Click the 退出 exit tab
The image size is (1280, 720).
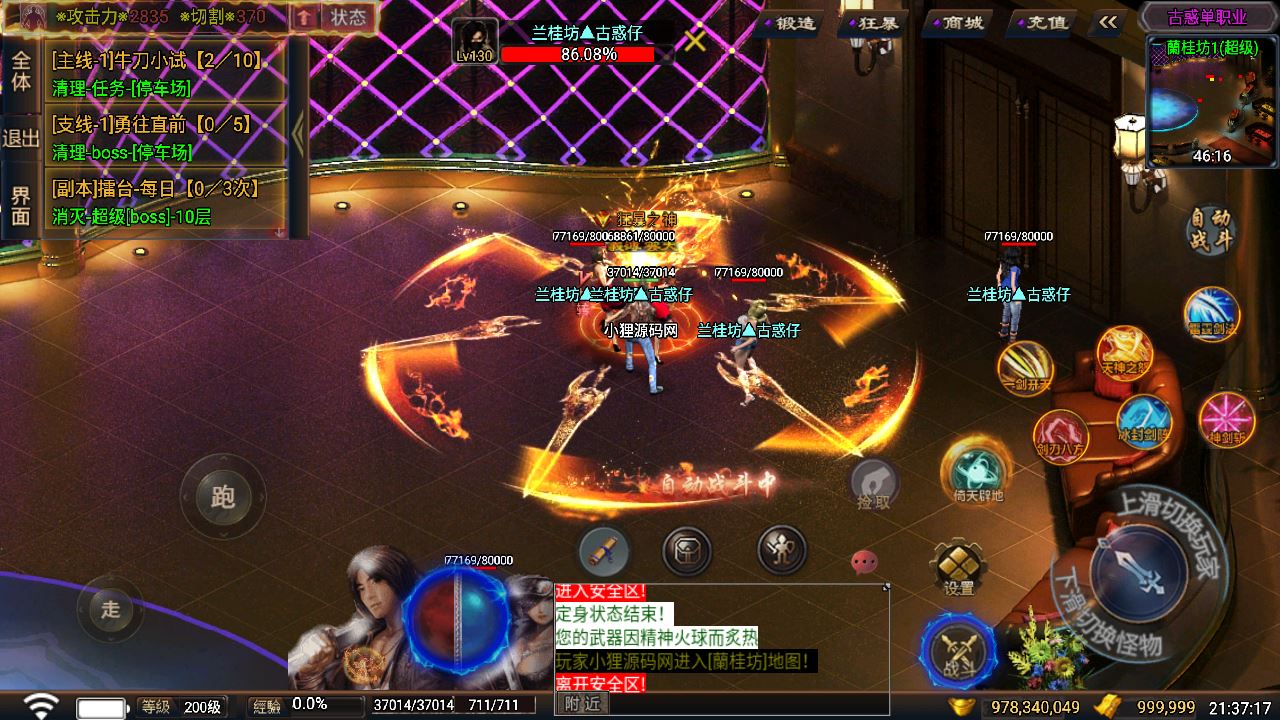(21, 138)
